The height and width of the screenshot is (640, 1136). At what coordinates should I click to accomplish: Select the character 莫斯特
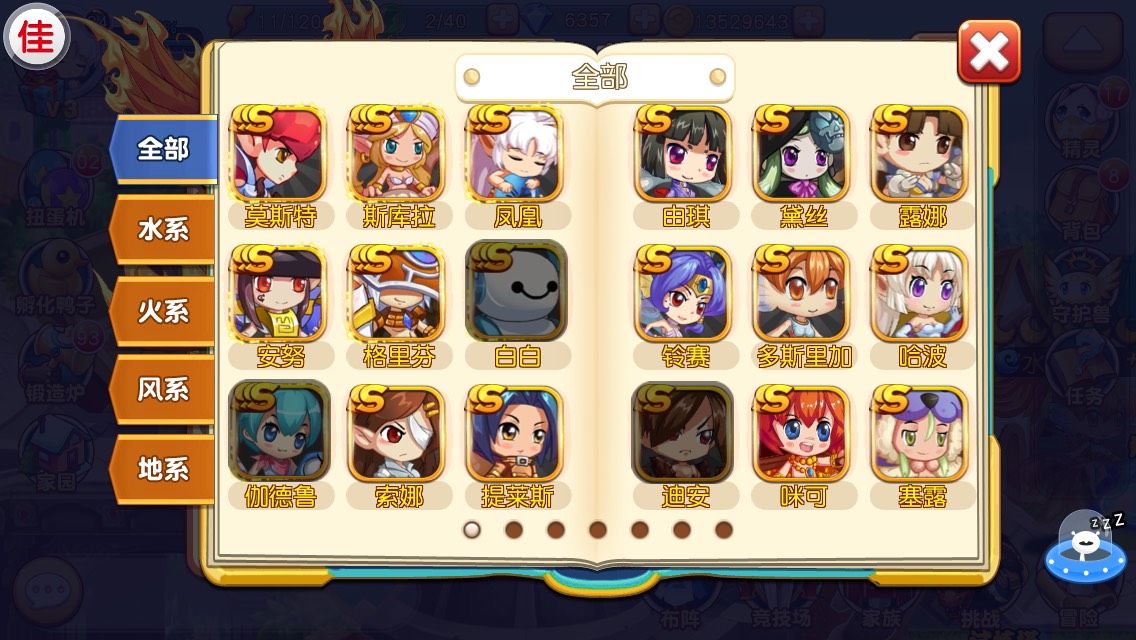pos(279,155)
